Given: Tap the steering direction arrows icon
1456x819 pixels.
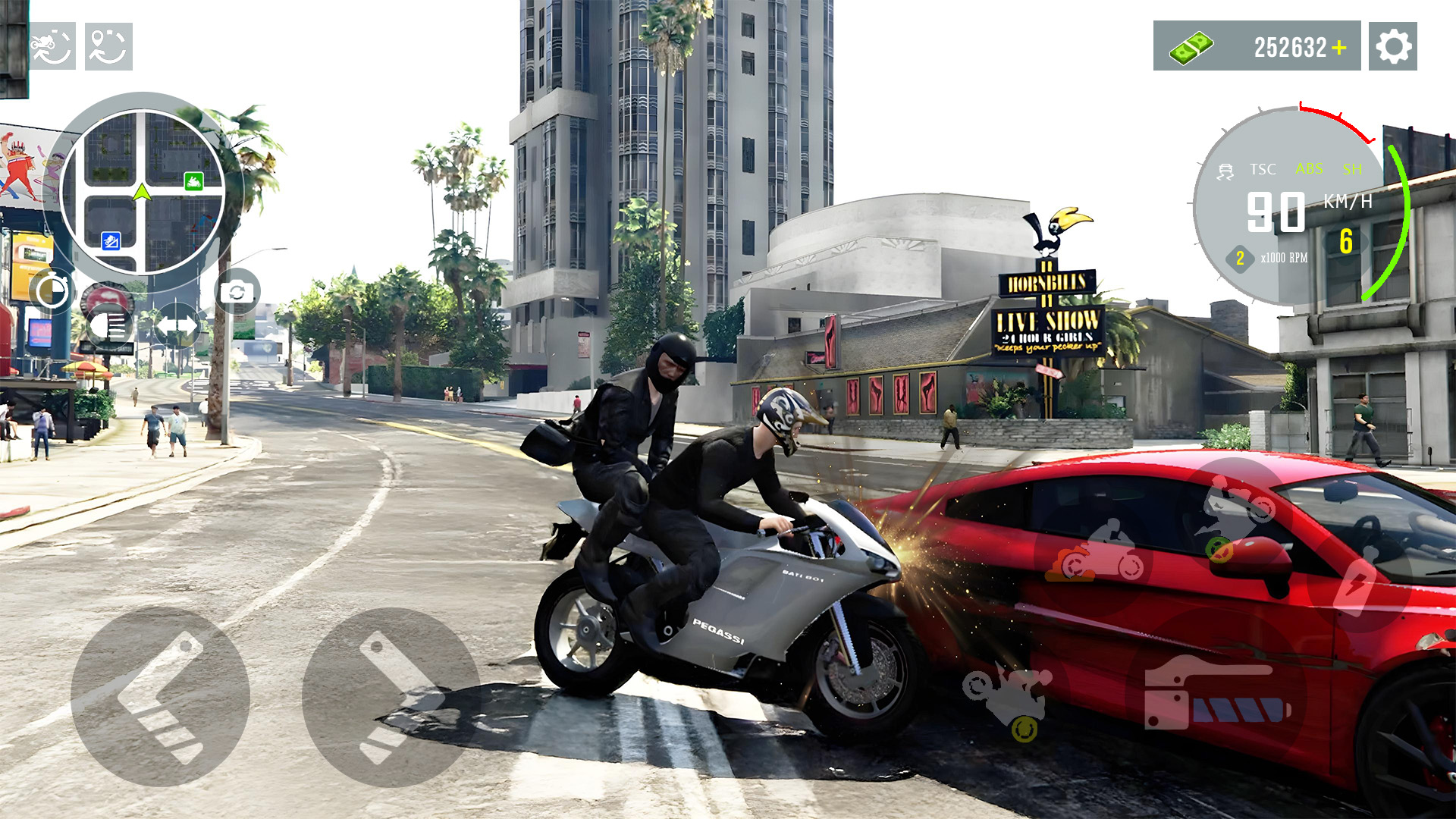Looking at the screenshot, I should (x=178, y=328).
